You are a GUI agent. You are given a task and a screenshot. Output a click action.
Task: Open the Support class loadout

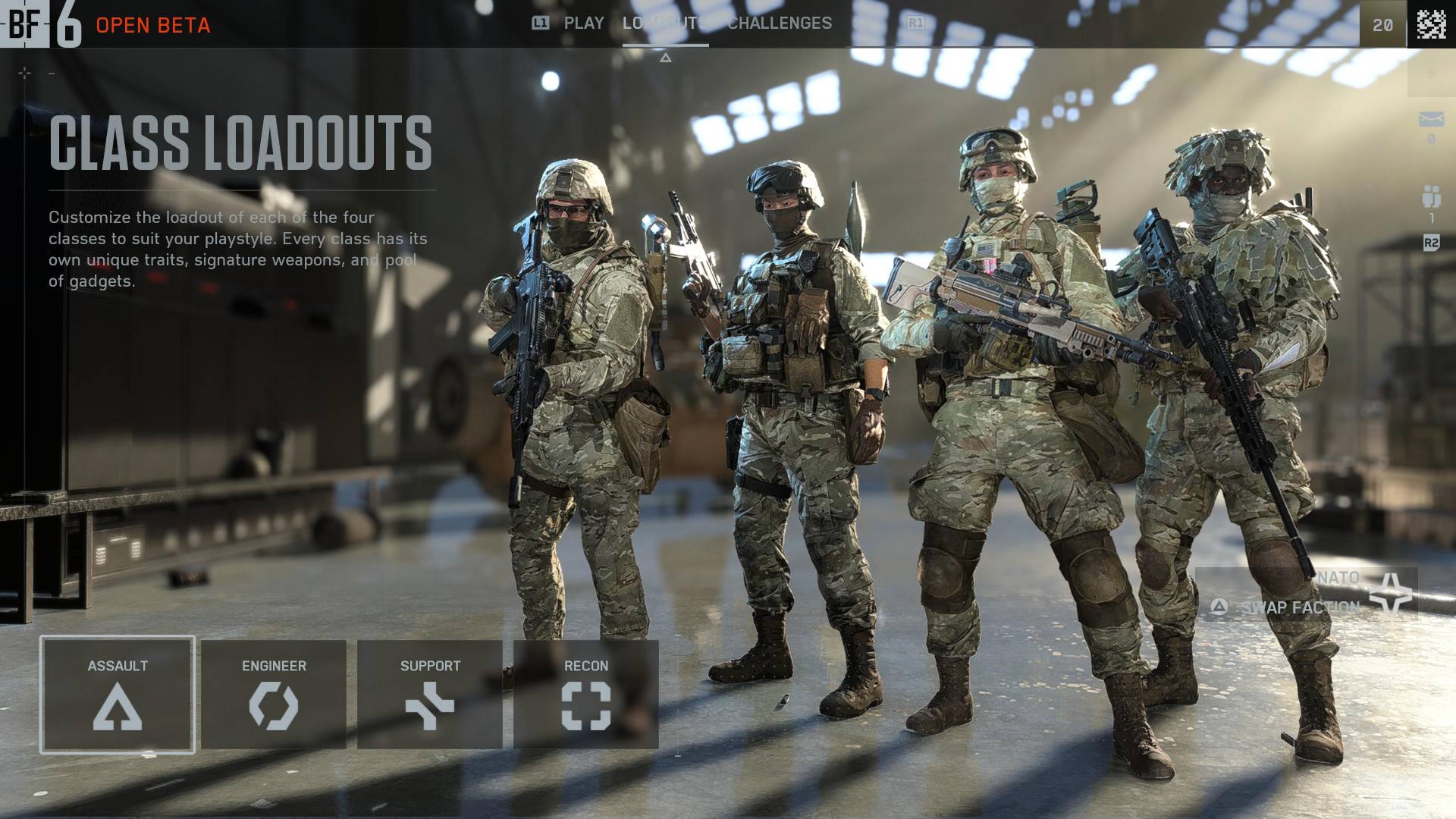[430, 695]
